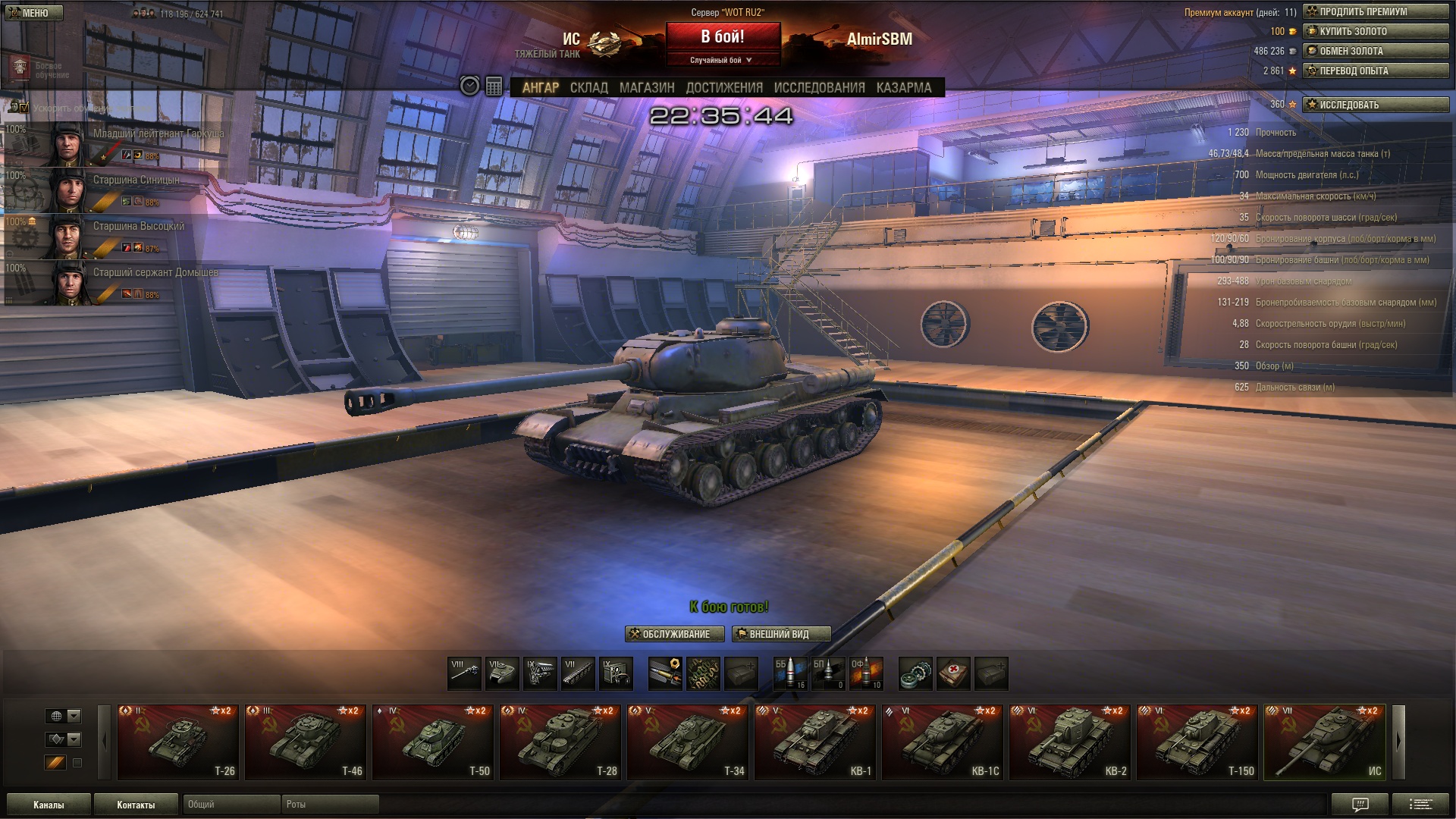This screenshot has width=1456, height=819.
Task: Open the Каналы chat channels
Action: 49,805
